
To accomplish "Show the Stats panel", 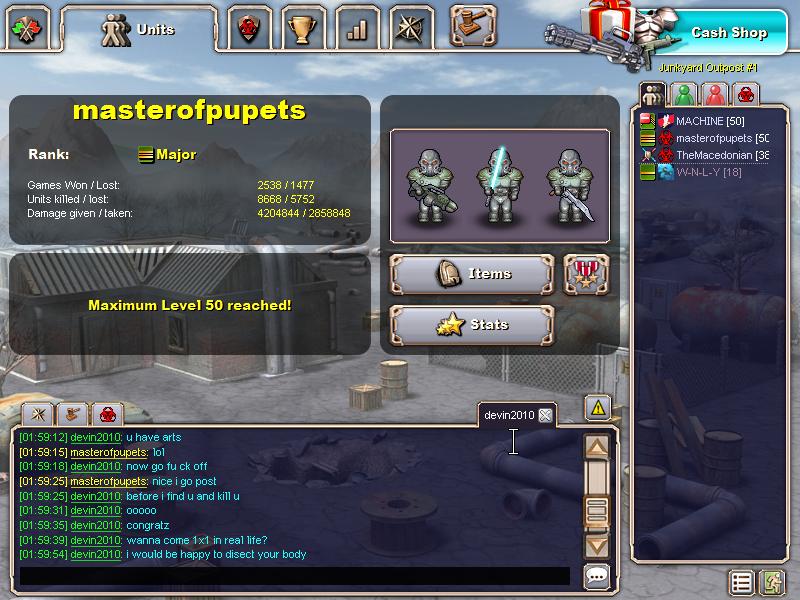I will [471, 324].
